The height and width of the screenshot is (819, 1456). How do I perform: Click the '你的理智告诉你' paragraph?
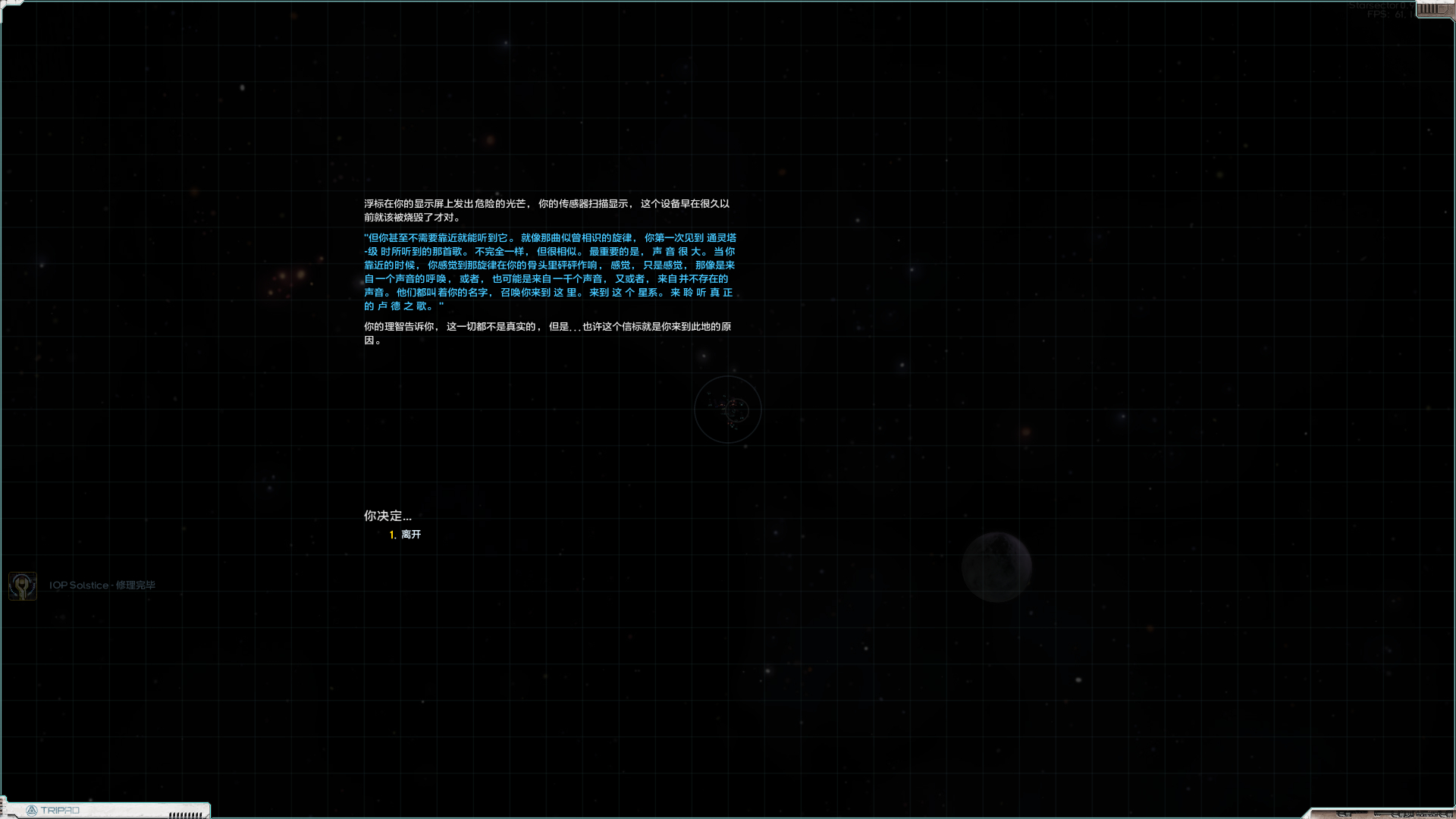pyautogui.click(x=549, y=333)
